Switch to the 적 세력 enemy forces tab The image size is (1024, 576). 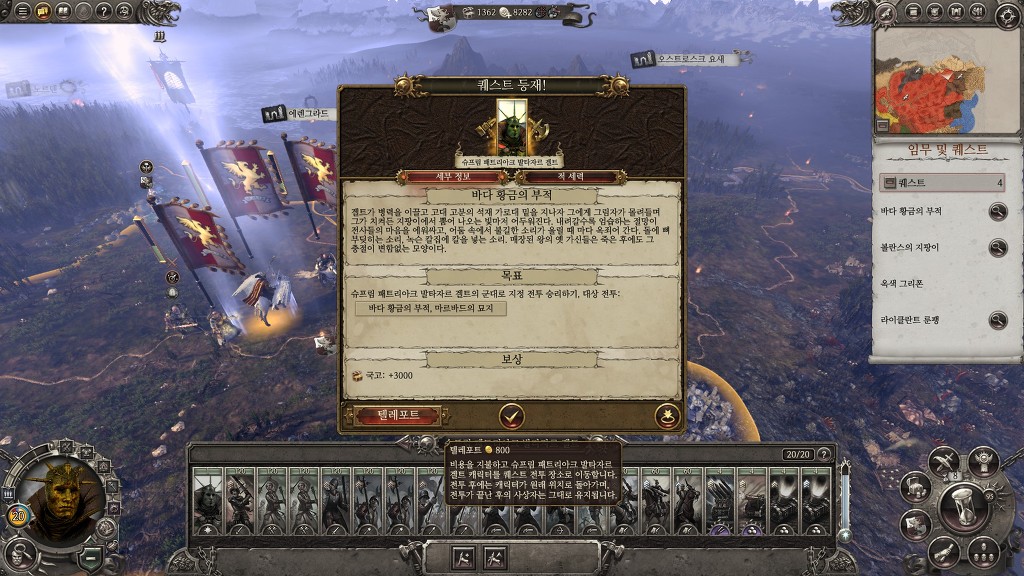[568, 177]
